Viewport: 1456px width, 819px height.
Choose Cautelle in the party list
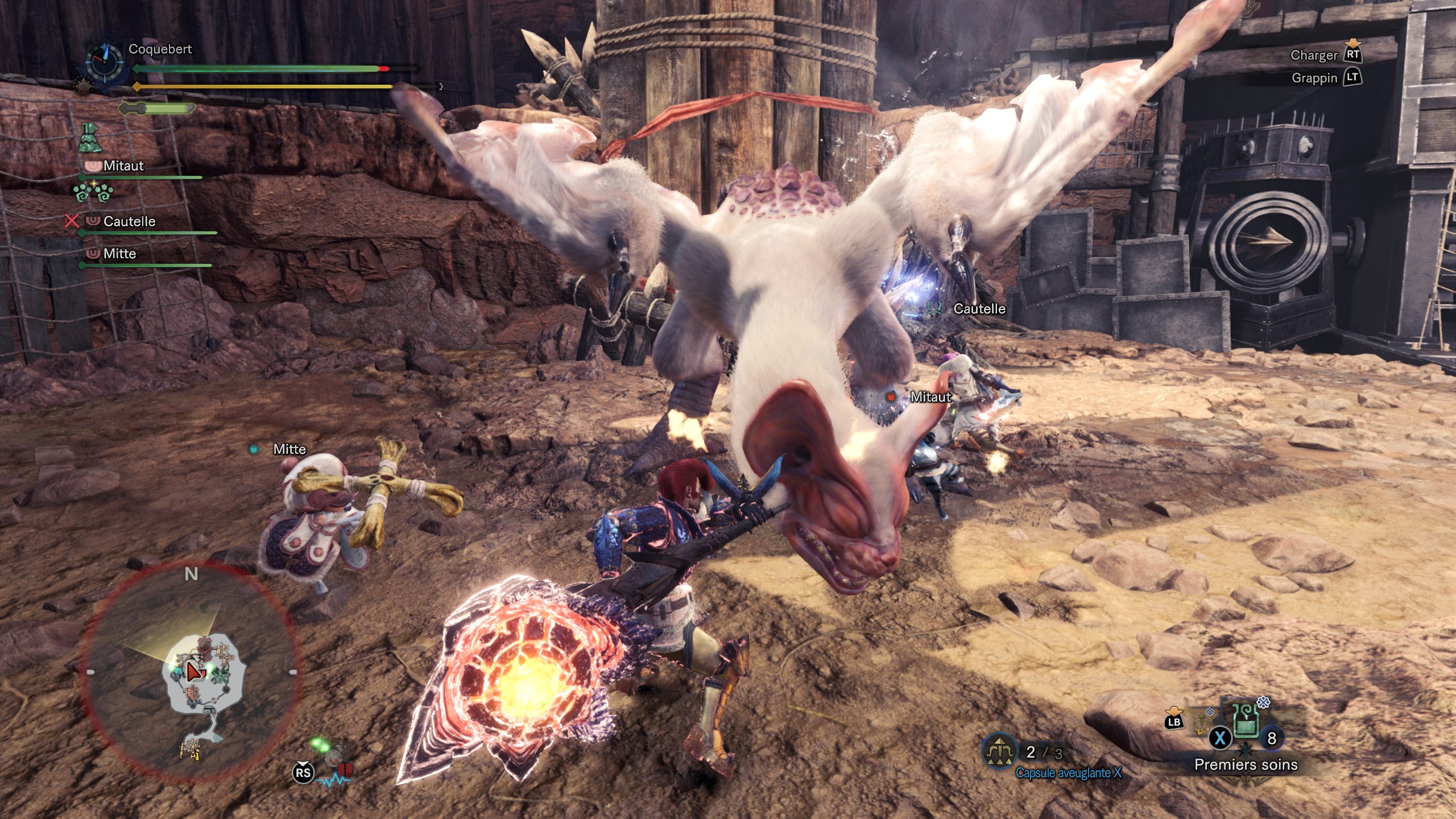point(129,221)
